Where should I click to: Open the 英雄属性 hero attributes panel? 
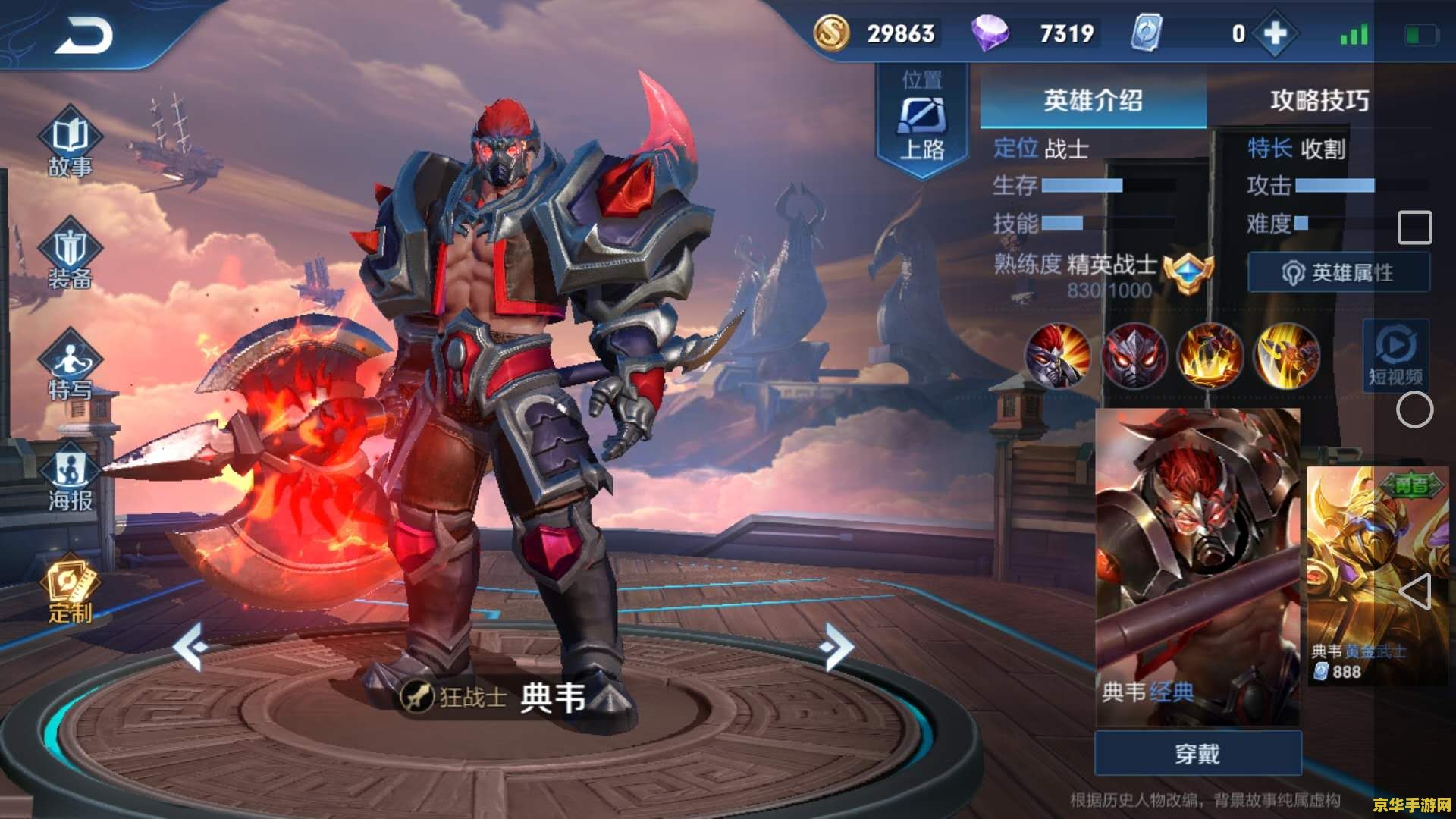point(1338,272)
